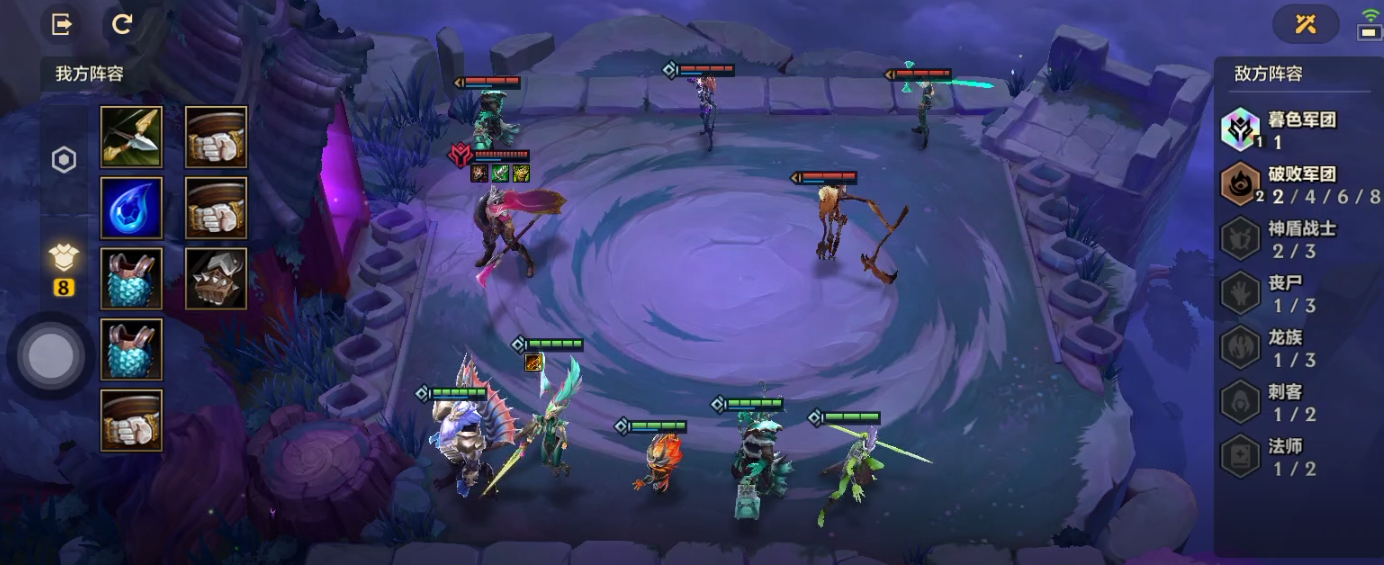Select the 神盾战士 trait row
The width and height of the screenshot is (1384, 565).
point(1280,239)
